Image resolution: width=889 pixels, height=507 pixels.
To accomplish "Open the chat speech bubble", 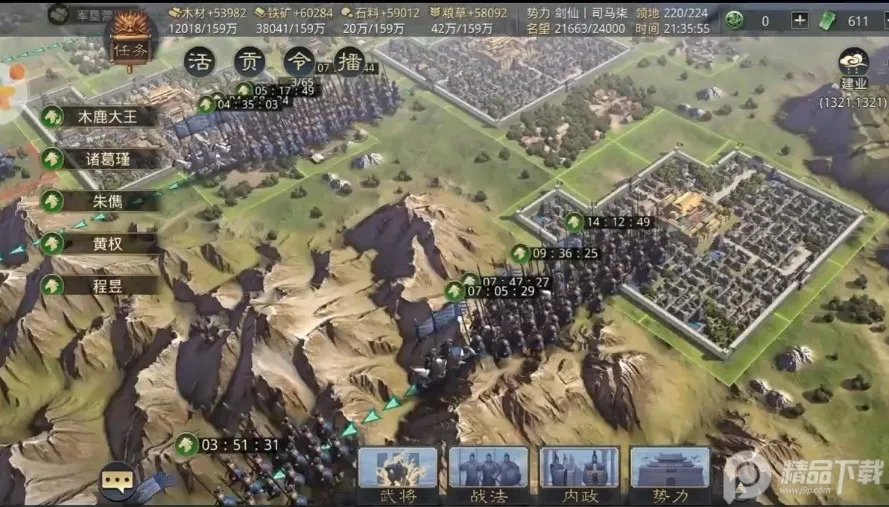I will point(118,480).
